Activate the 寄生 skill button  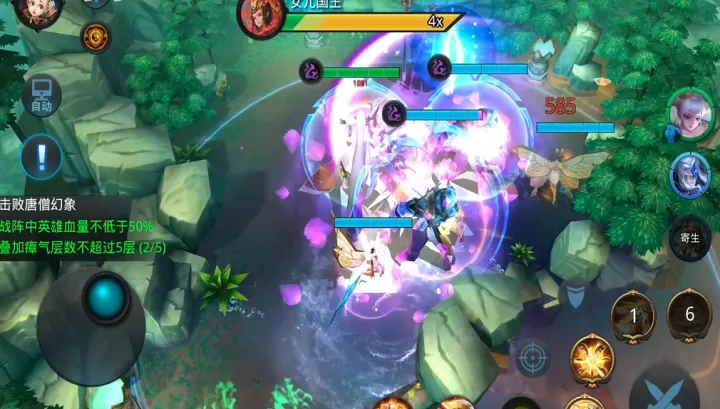point(689,239)
